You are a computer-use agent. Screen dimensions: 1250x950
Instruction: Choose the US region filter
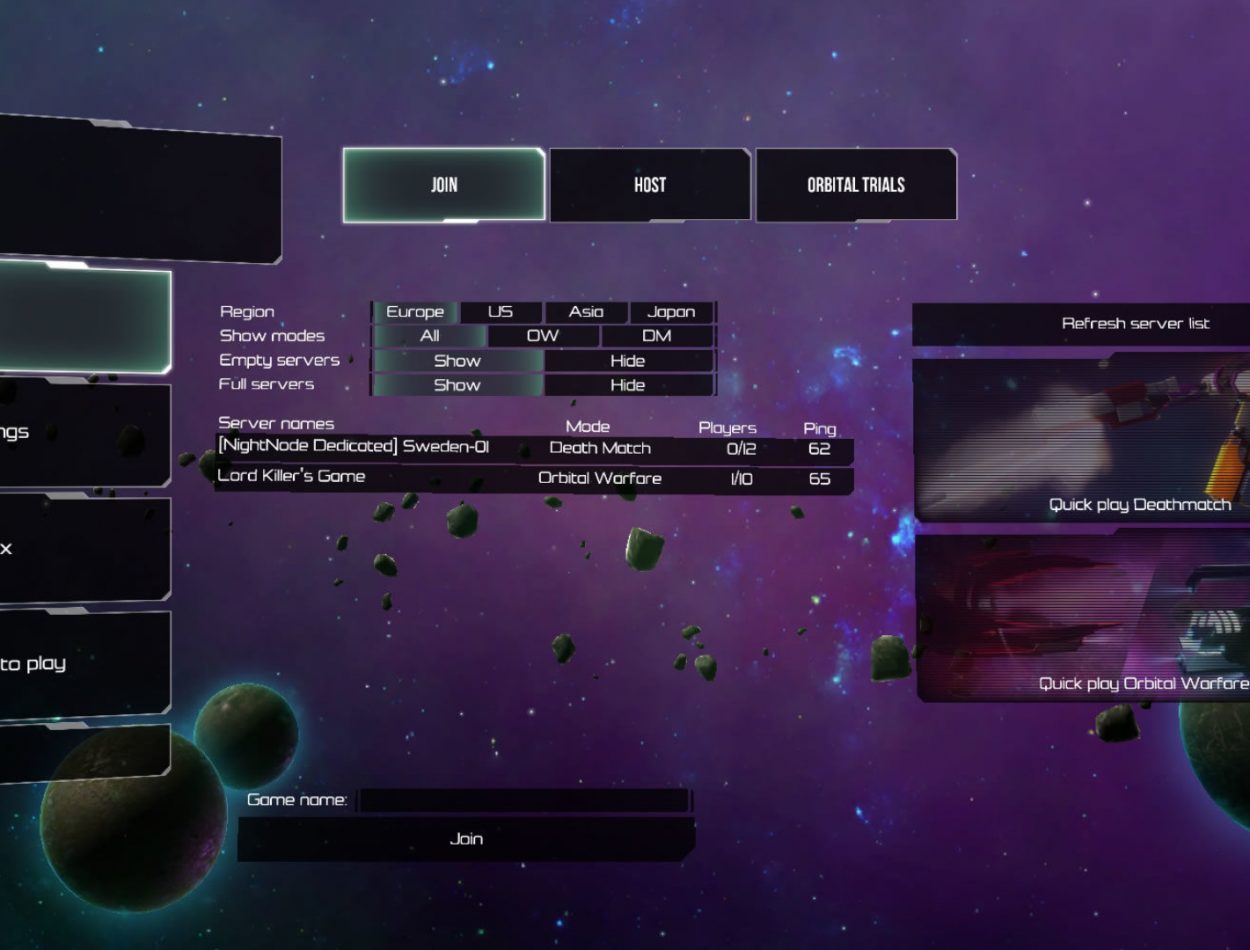tap(500, 312)
